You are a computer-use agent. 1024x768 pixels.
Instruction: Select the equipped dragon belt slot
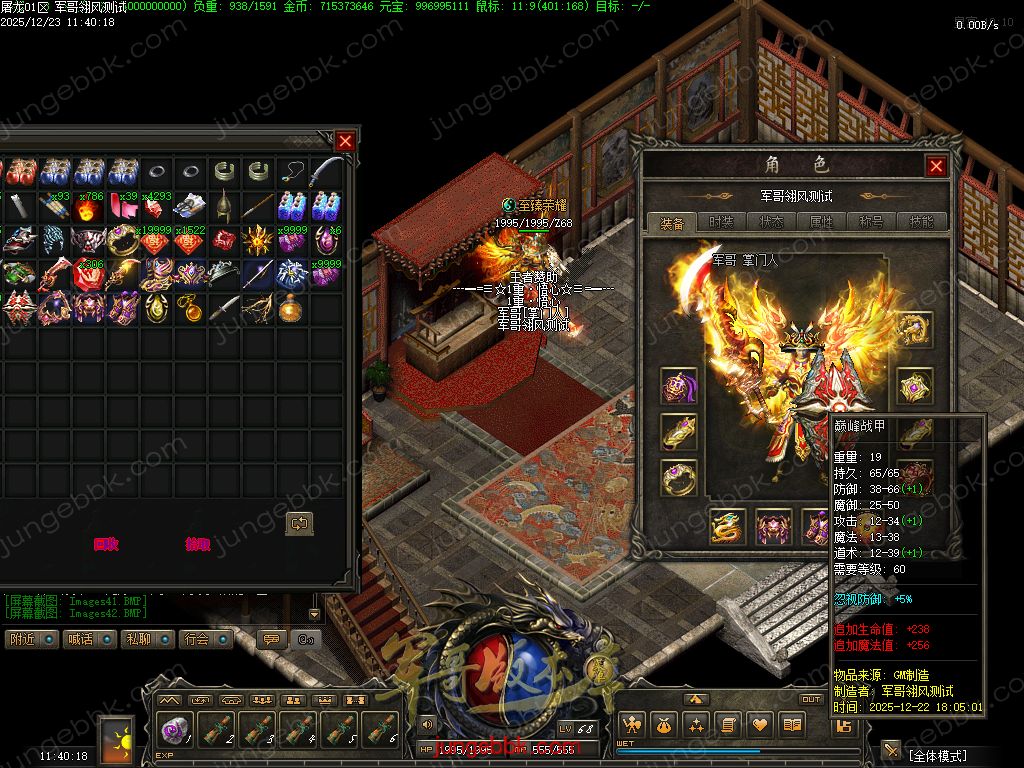[x=728, y=526]
